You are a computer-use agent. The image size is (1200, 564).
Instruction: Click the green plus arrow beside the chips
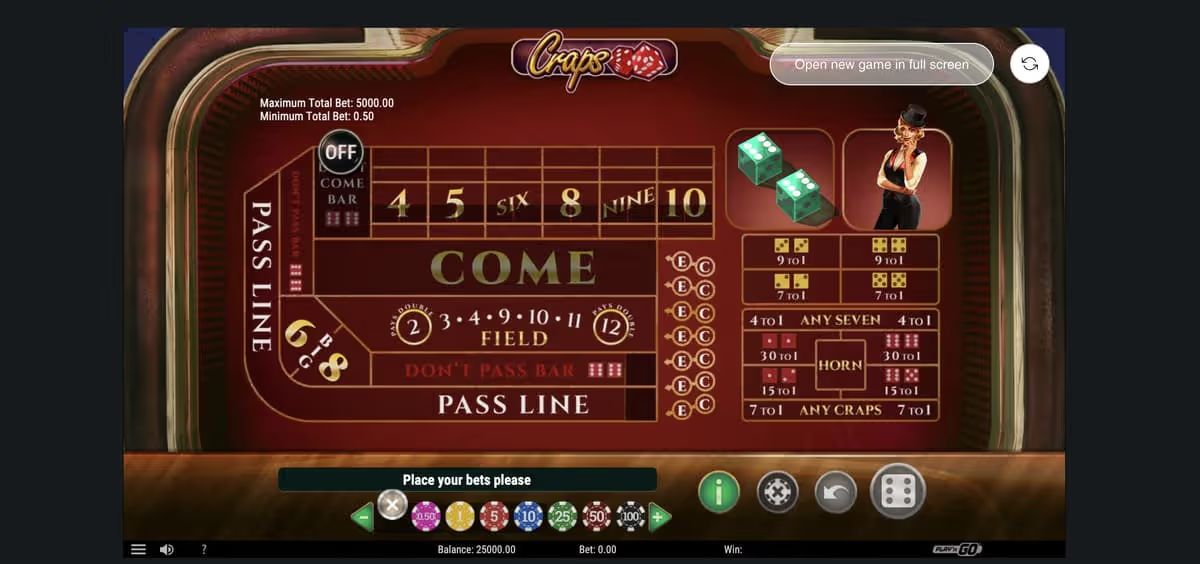pyautogui.click(x=659, y=517)
